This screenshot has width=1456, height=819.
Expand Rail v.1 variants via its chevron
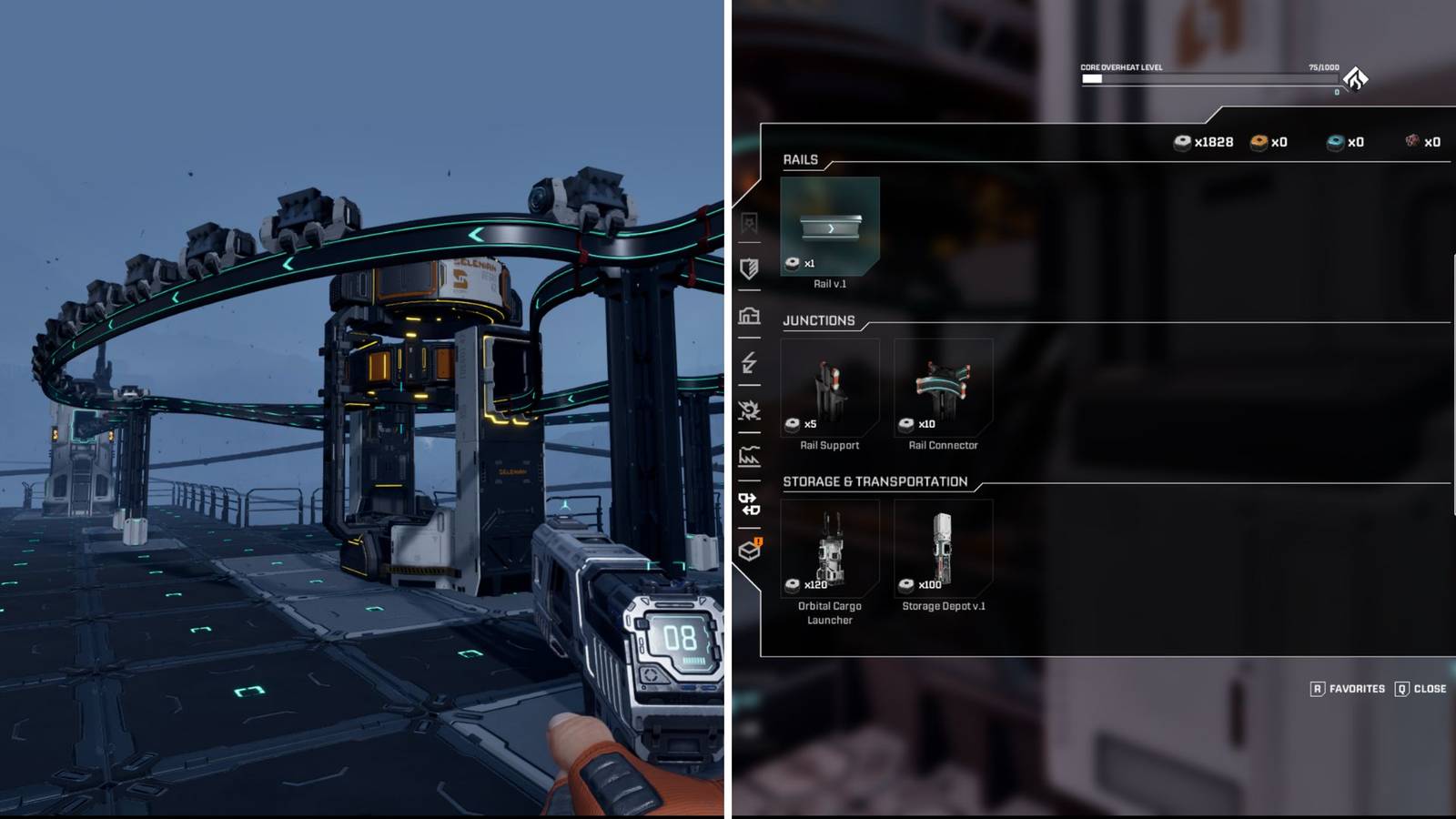pyautogui.click(x=830, y=227)
